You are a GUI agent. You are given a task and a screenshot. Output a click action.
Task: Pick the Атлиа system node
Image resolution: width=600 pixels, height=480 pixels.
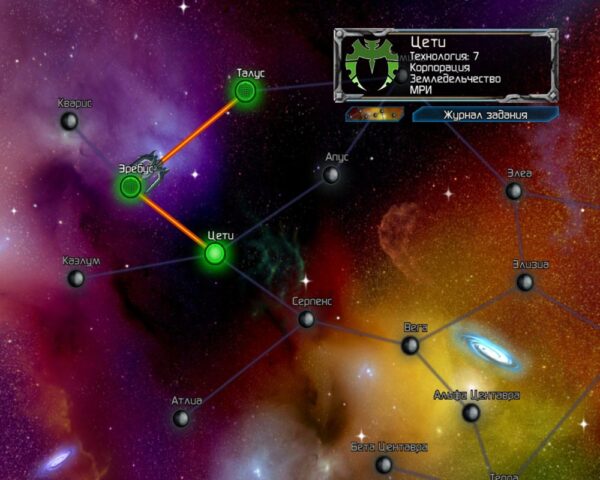pos(181,418)
